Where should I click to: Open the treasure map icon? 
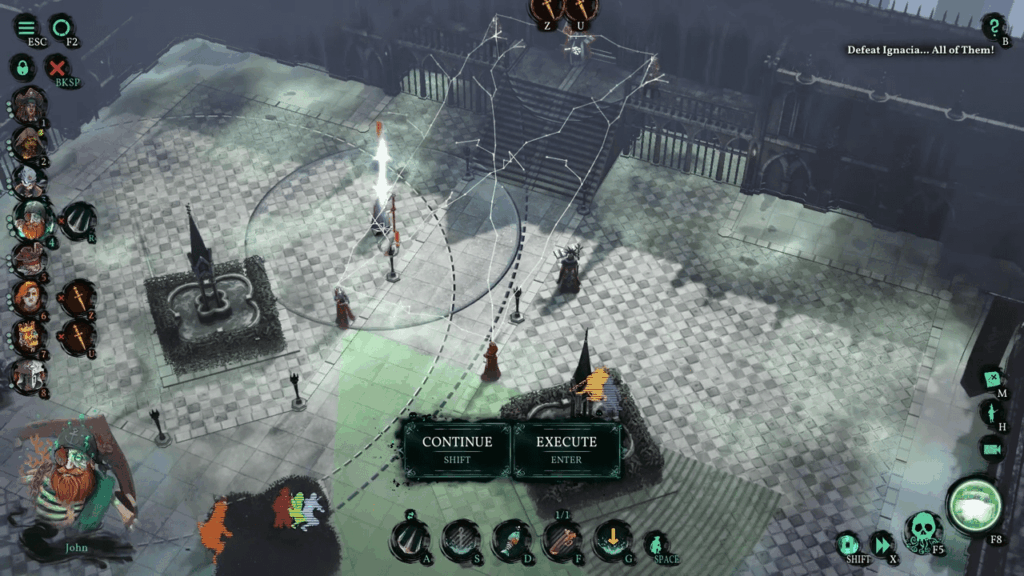[x=991, y=380]
